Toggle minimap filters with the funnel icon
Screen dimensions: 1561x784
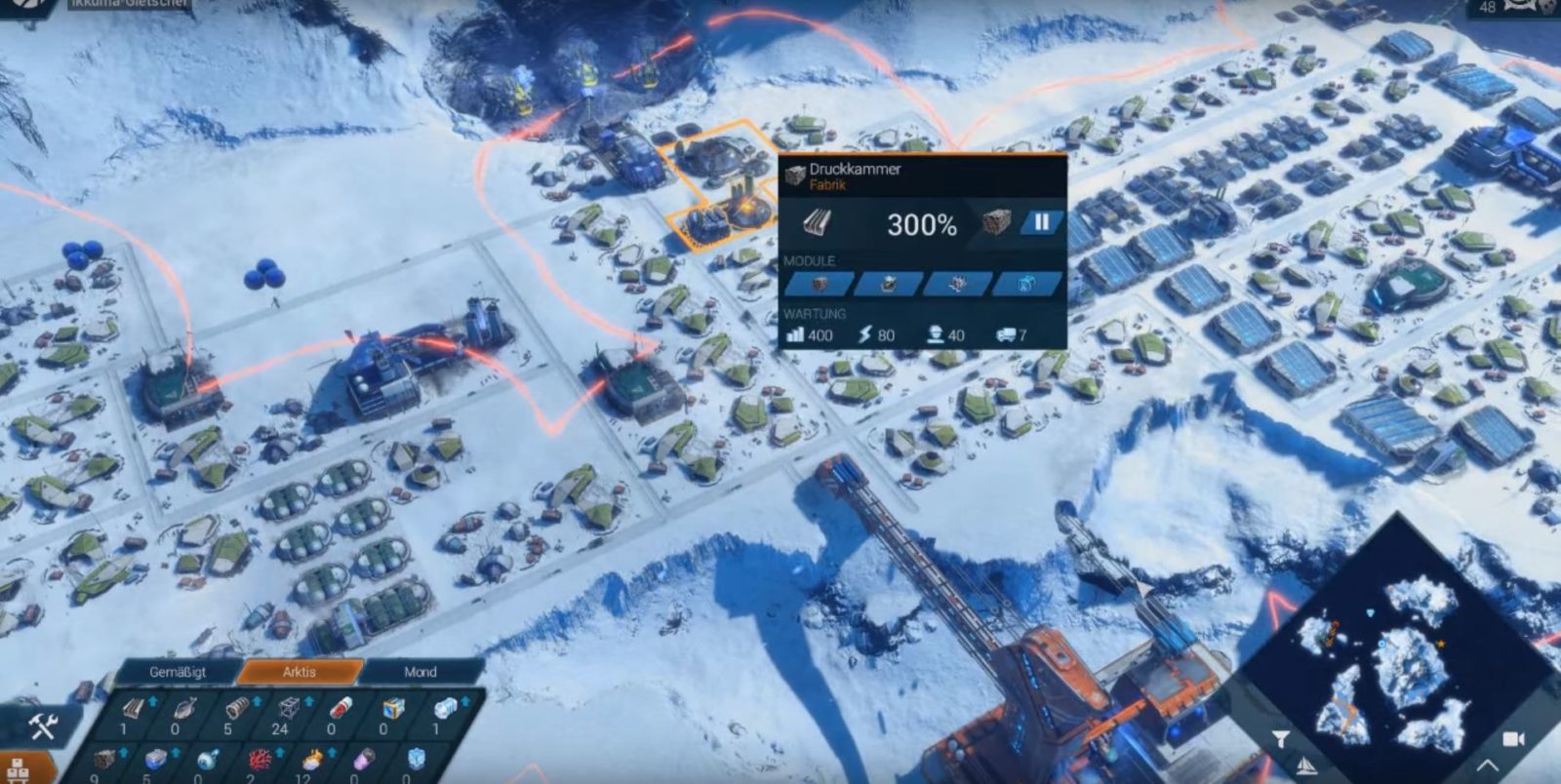pos(1281,740)
